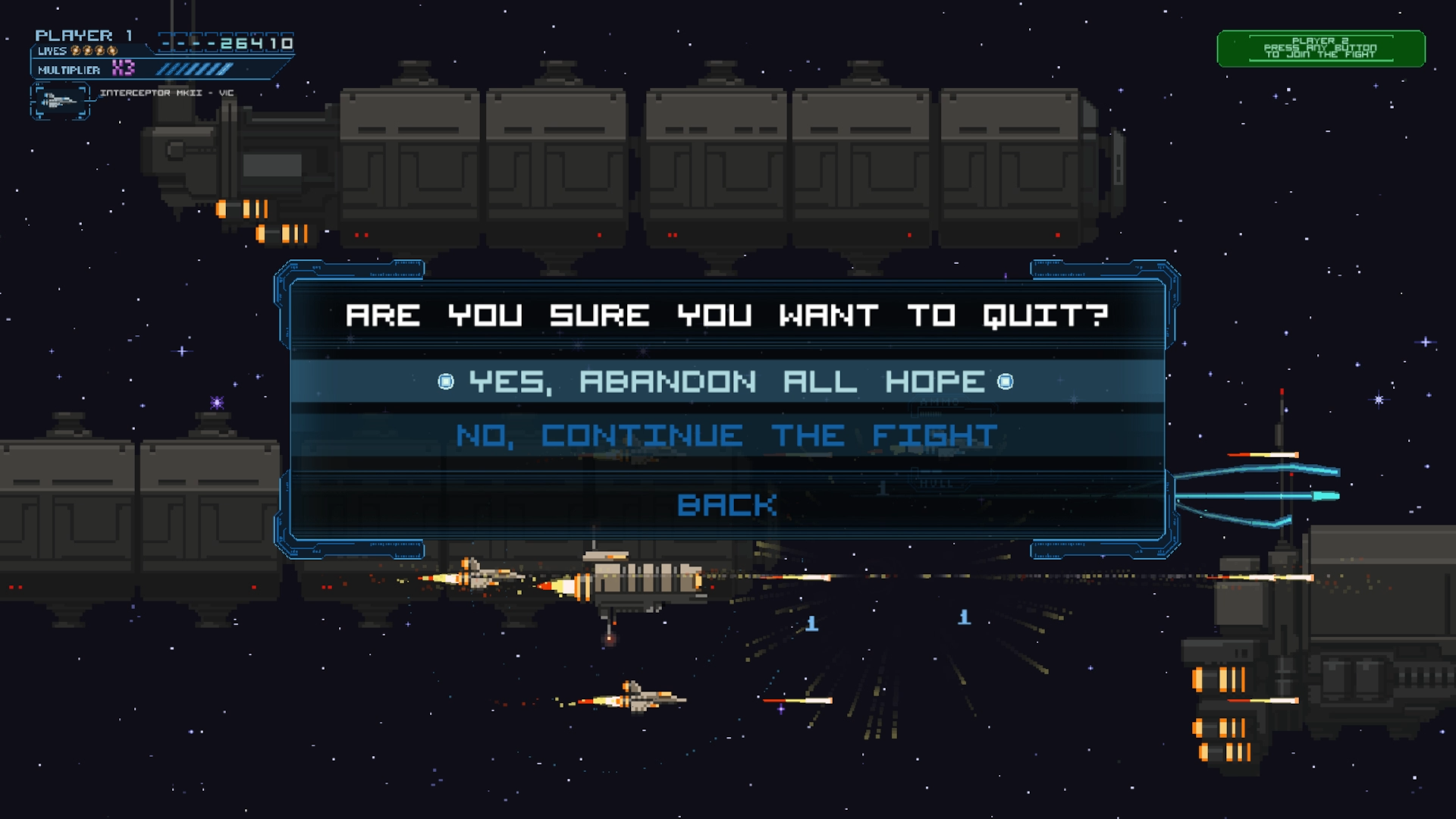This screenshot has width=1456, height=819.
Task: Click the multiplier progress bar
Action: (x=193, y=70)
